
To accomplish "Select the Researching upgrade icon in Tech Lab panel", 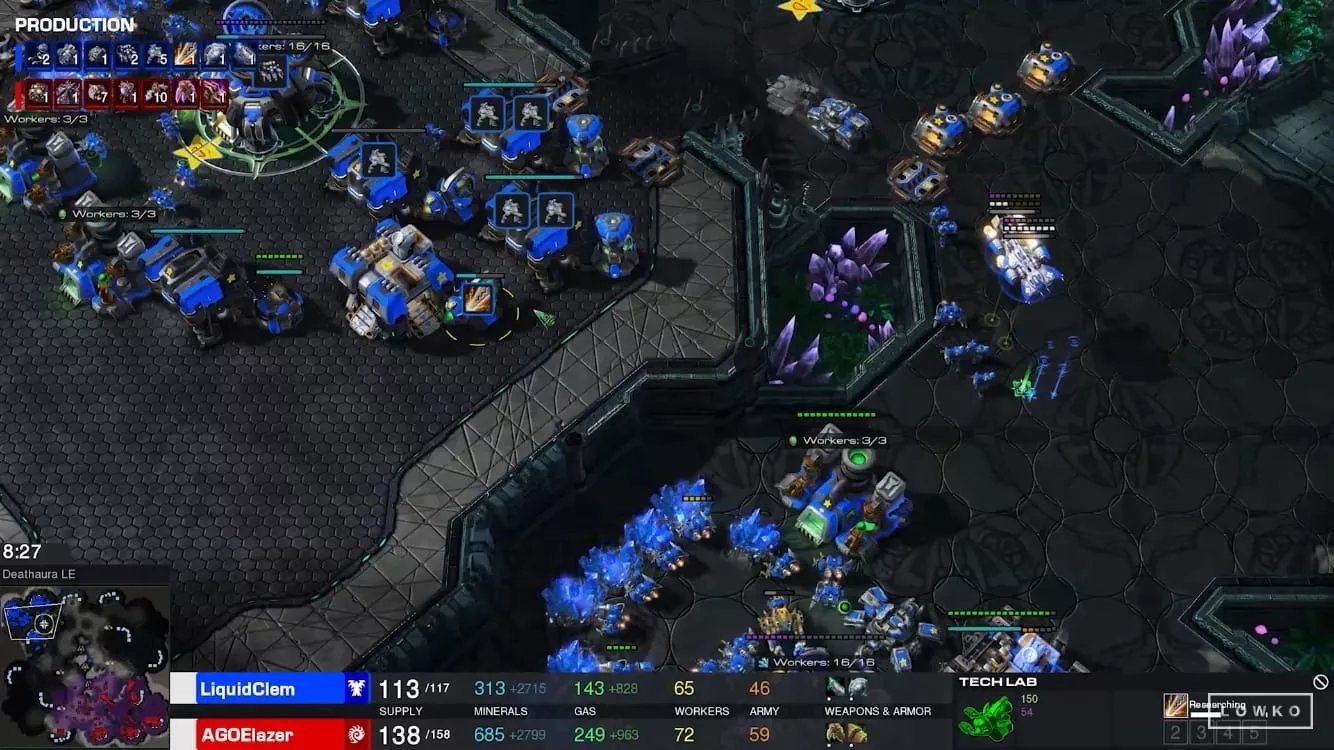I will coord(1176,706).
